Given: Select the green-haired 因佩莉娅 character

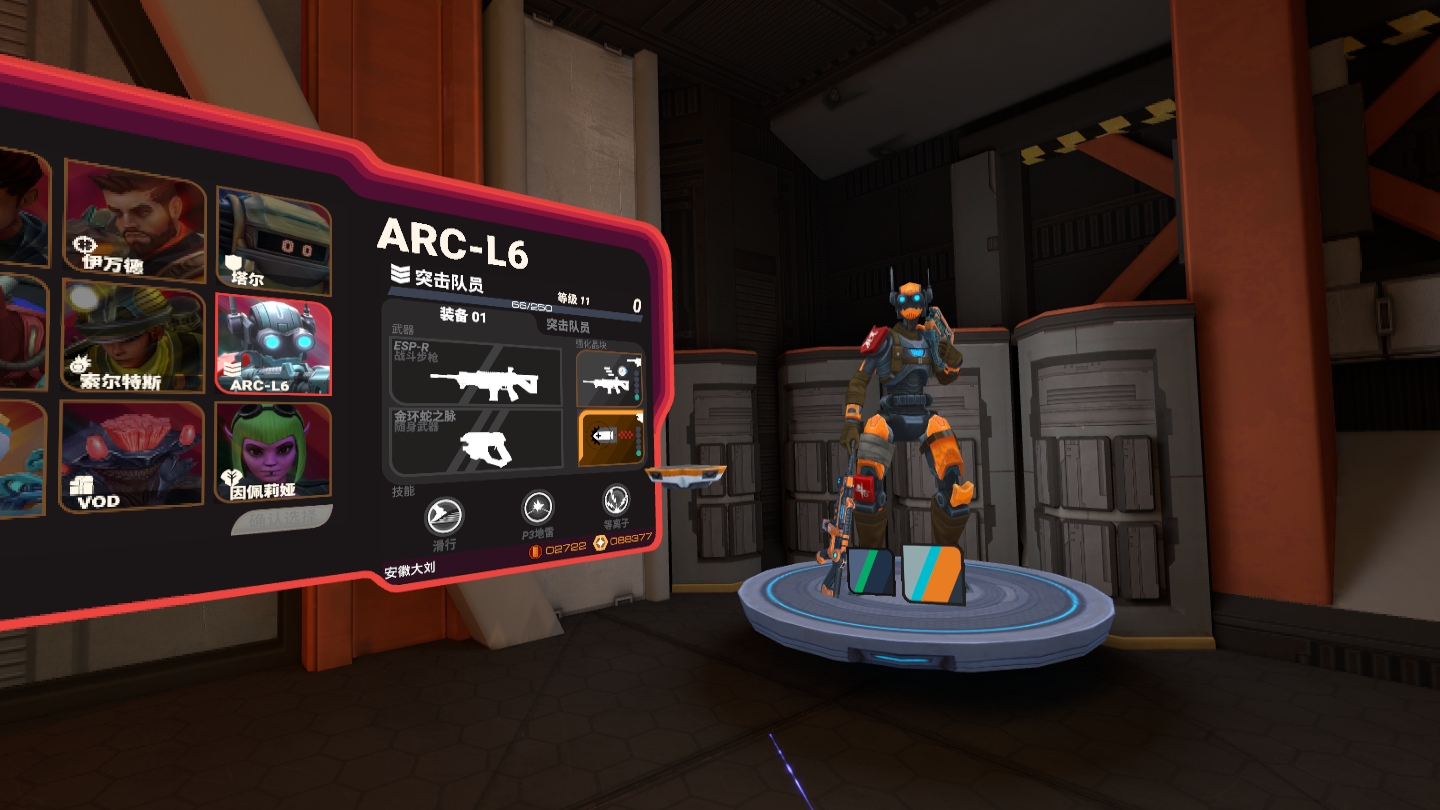Looking at the screenshot, I should (273, 450).
